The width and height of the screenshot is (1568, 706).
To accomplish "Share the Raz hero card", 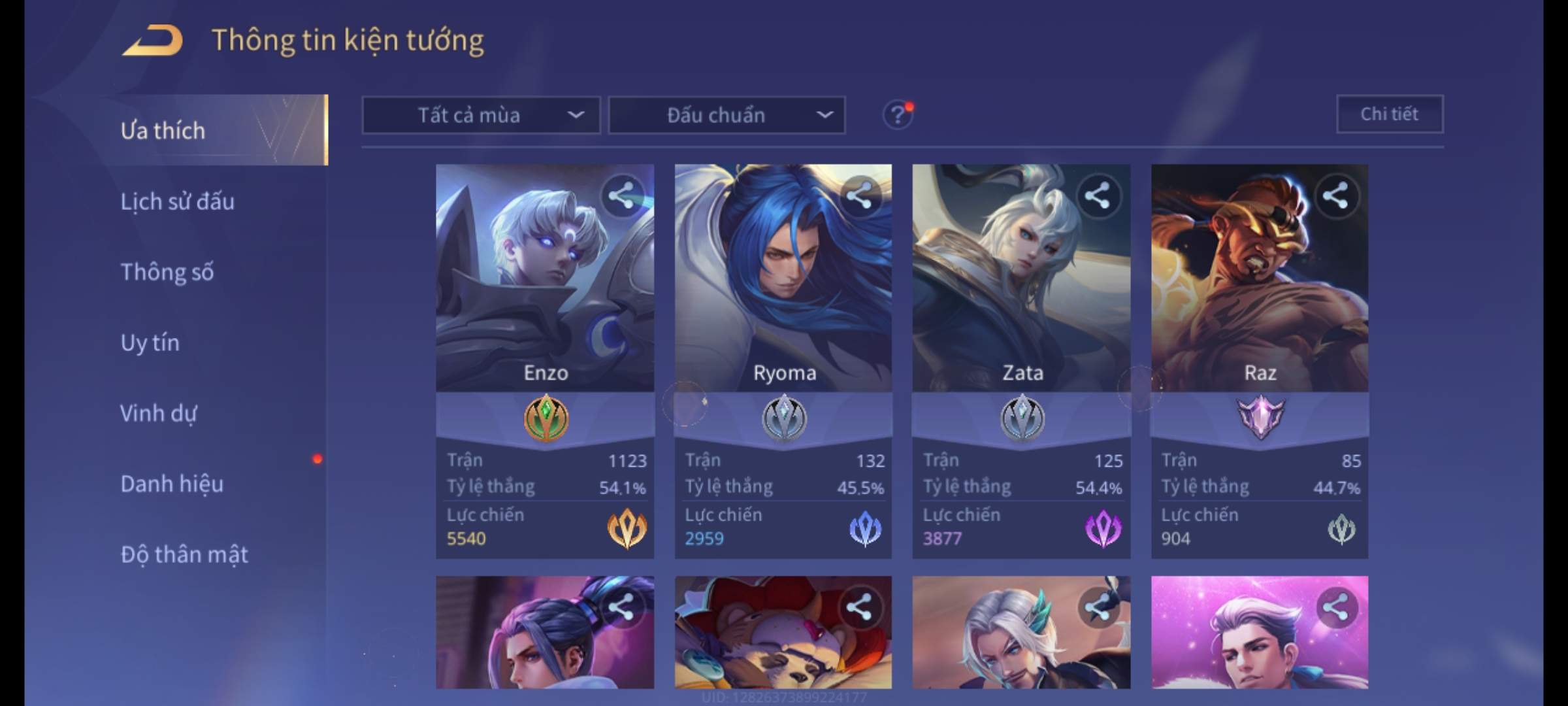I will coord(1335,196).
